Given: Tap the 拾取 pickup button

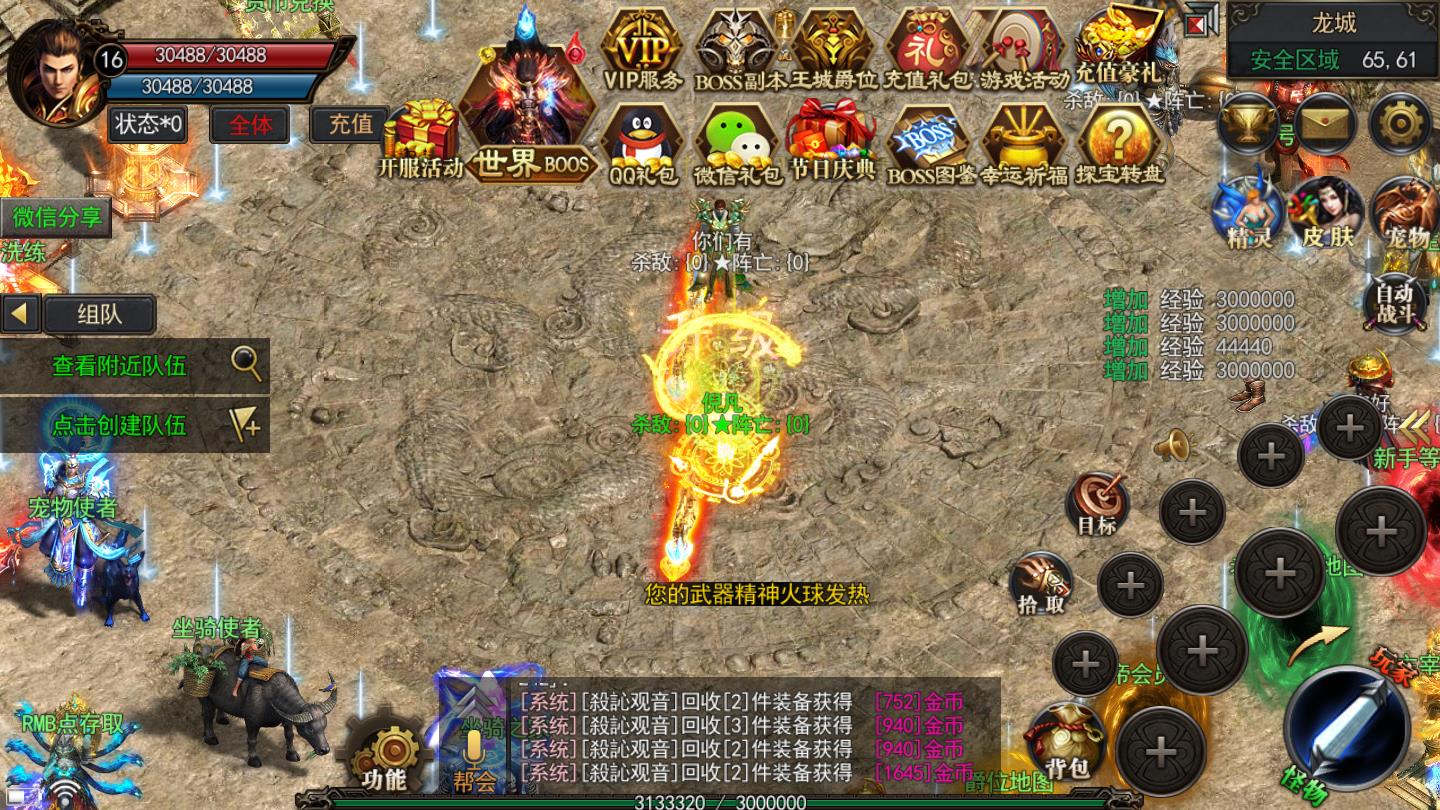Looking at the screenshot, I should coord(1041,584).
